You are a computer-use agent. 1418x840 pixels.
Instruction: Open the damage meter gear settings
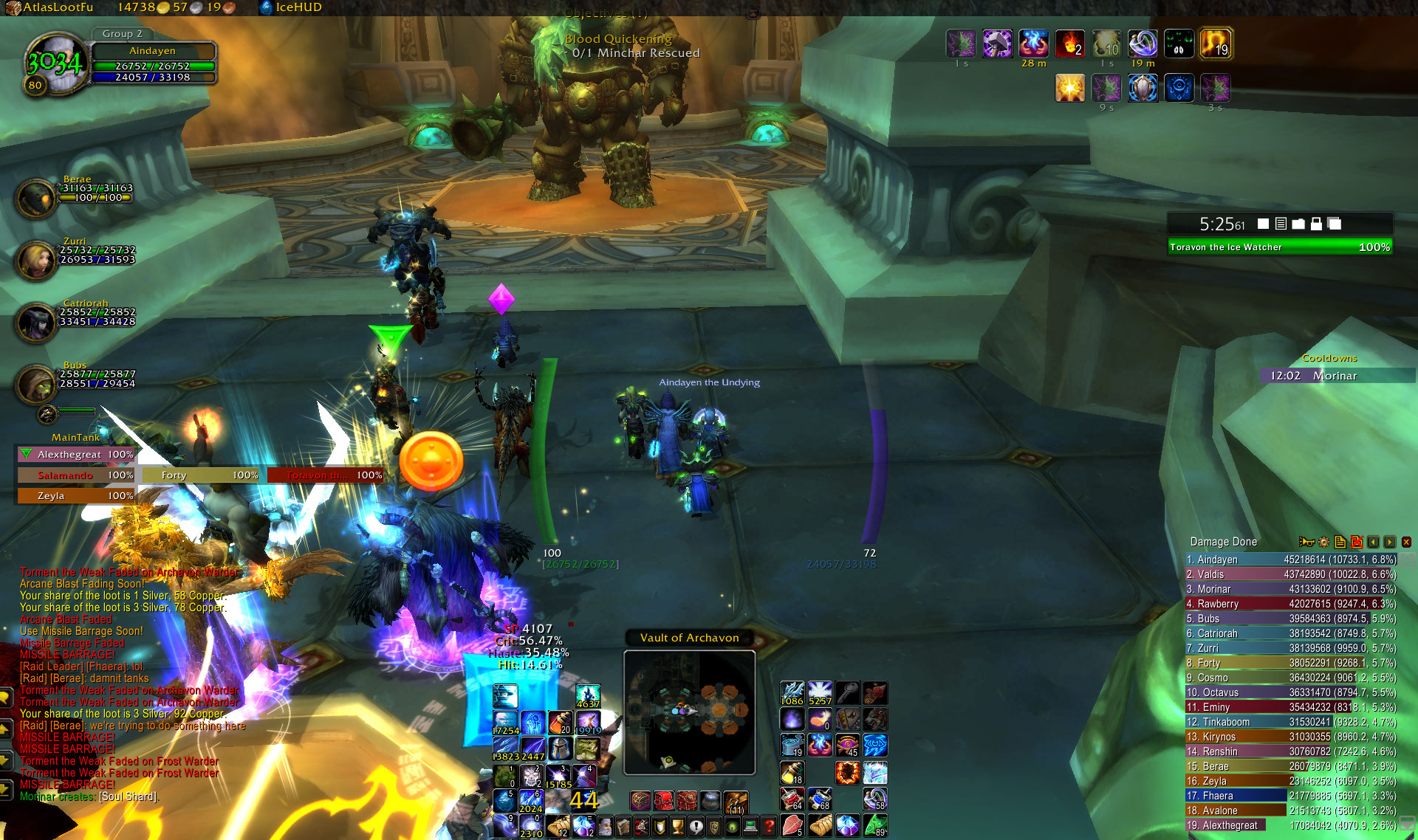pos(1323,542)
